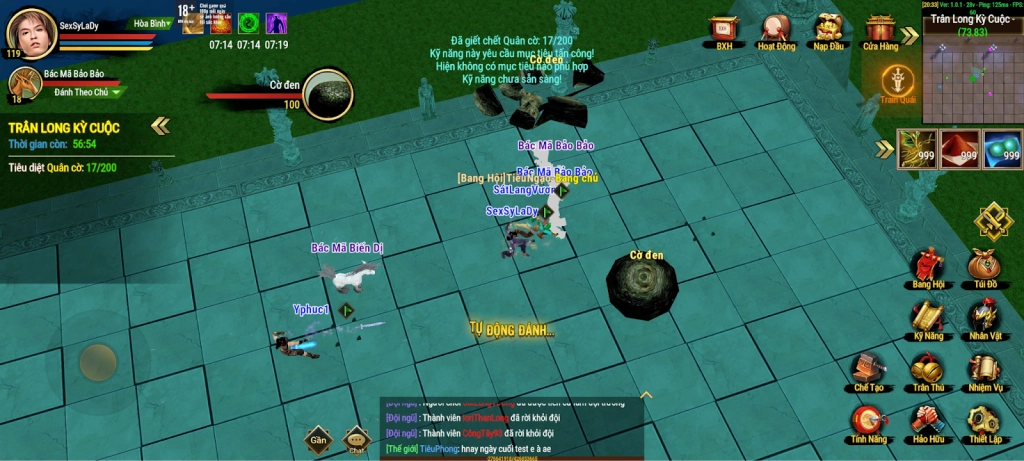Open the Nhân Vật character sheet
This screenshot has height=461, width=1024.
coord(984,320)
